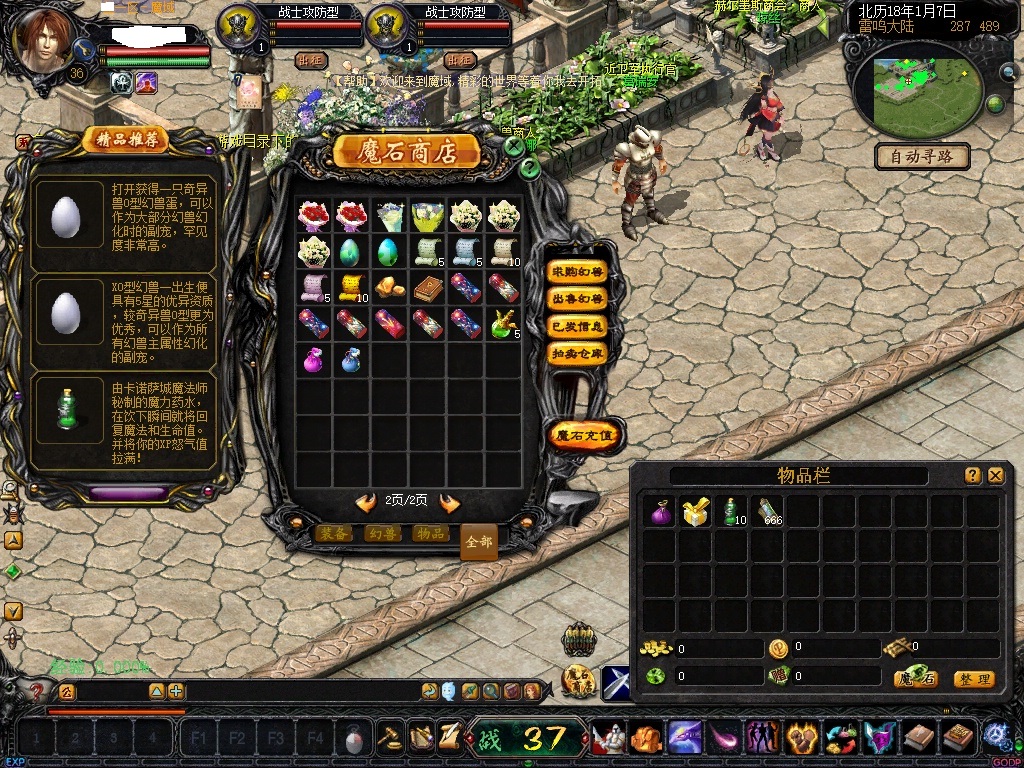1024x768 pixels.
Task: Switch to the 幻兽 tab
Action: coord(382,534)
